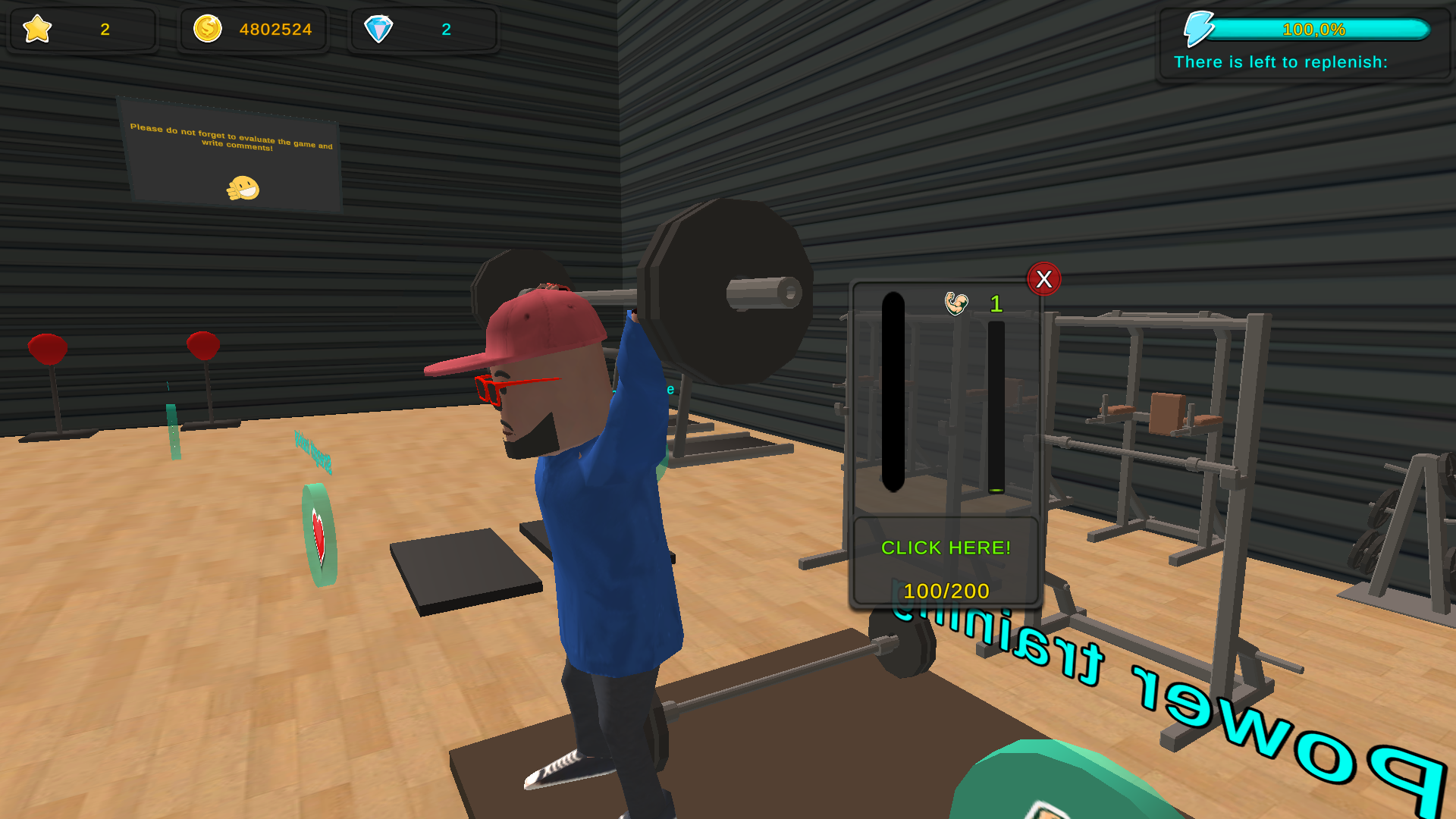Click the 100,0% energy bar
Viewport: 1456px width, 819px height.
pyautogui.click(x=1316, y=30)
